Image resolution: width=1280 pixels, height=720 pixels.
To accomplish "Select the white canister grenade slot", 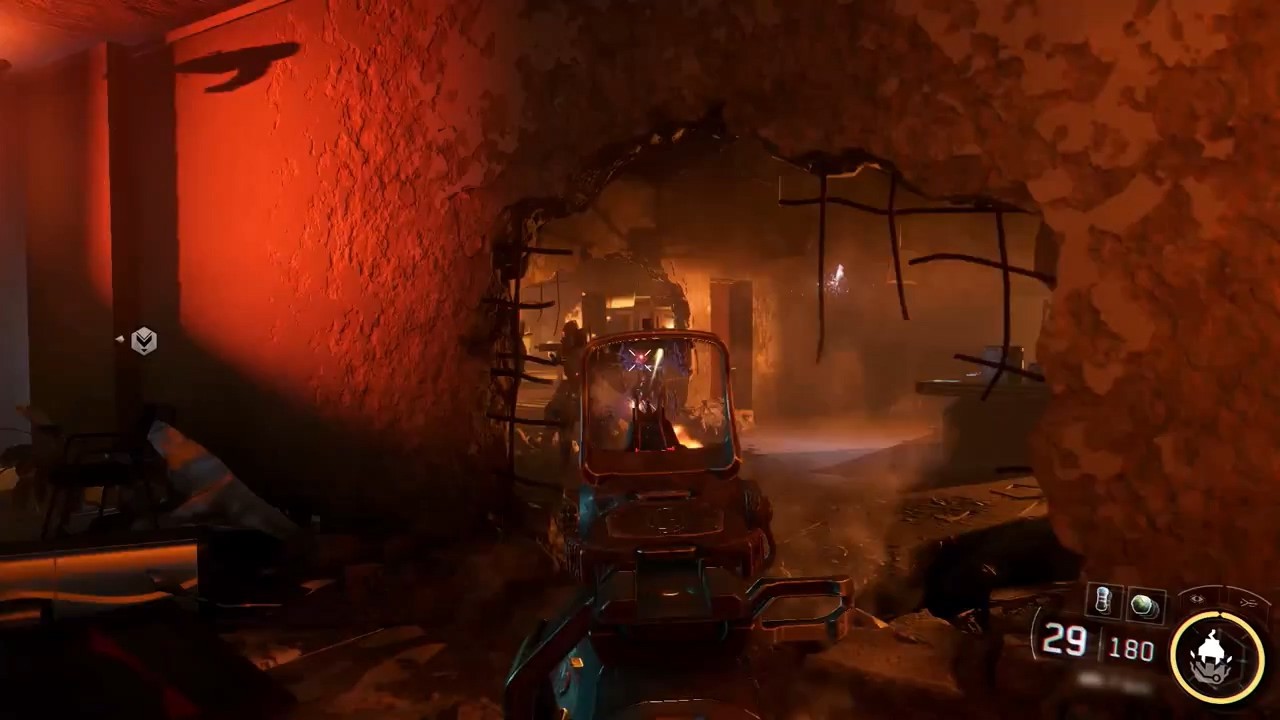I will click(x=1103, y=602).
